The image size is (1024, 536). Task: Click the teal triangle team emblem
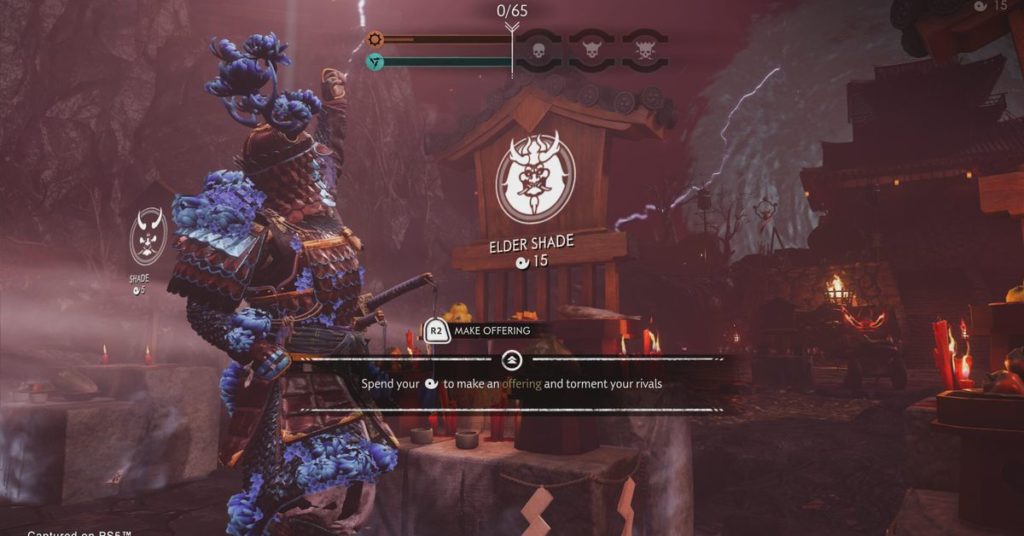point(375,62)
